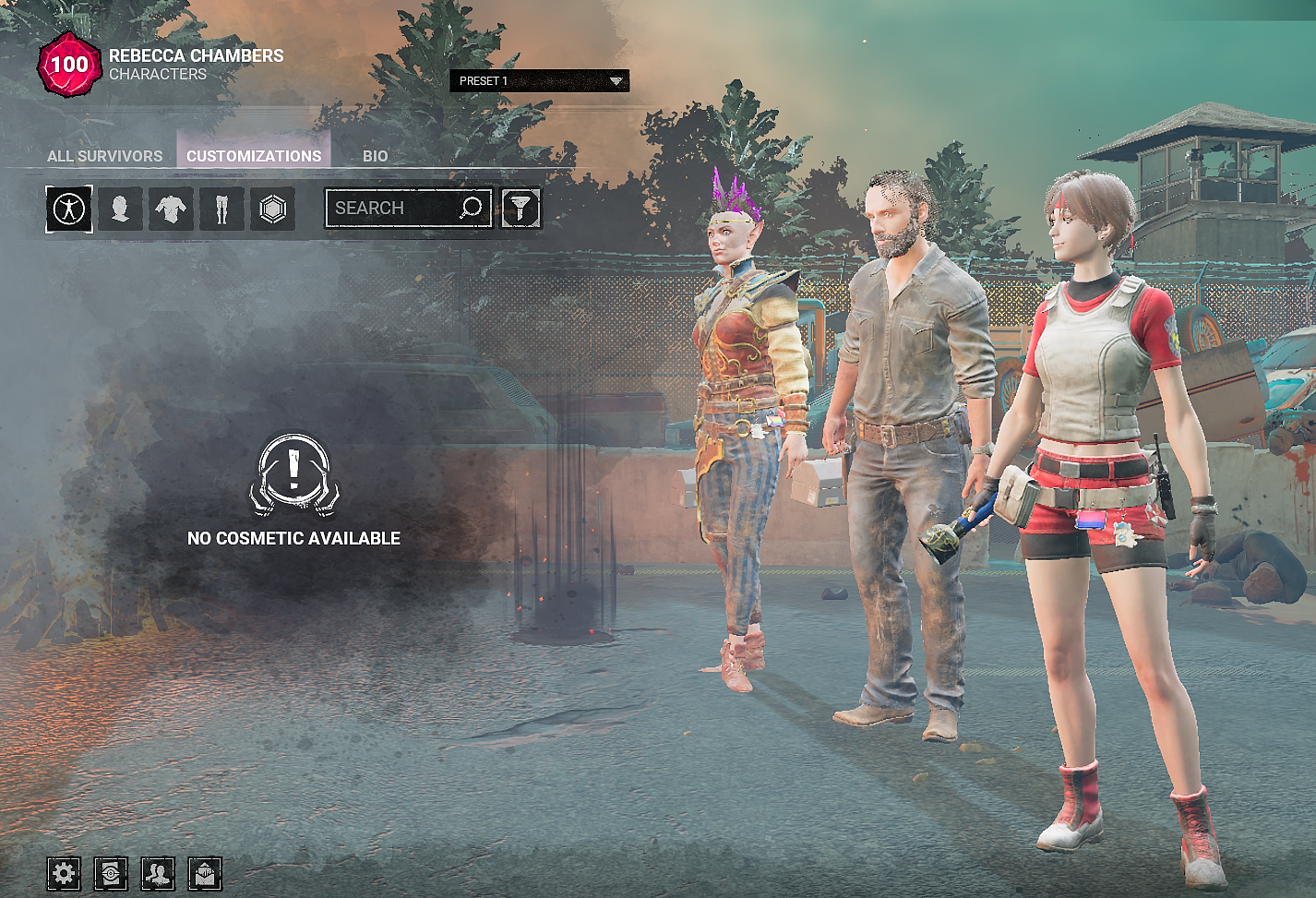1316x898 pixels.
Task: Open the news panel icon
Action: [x=110, y=874]
